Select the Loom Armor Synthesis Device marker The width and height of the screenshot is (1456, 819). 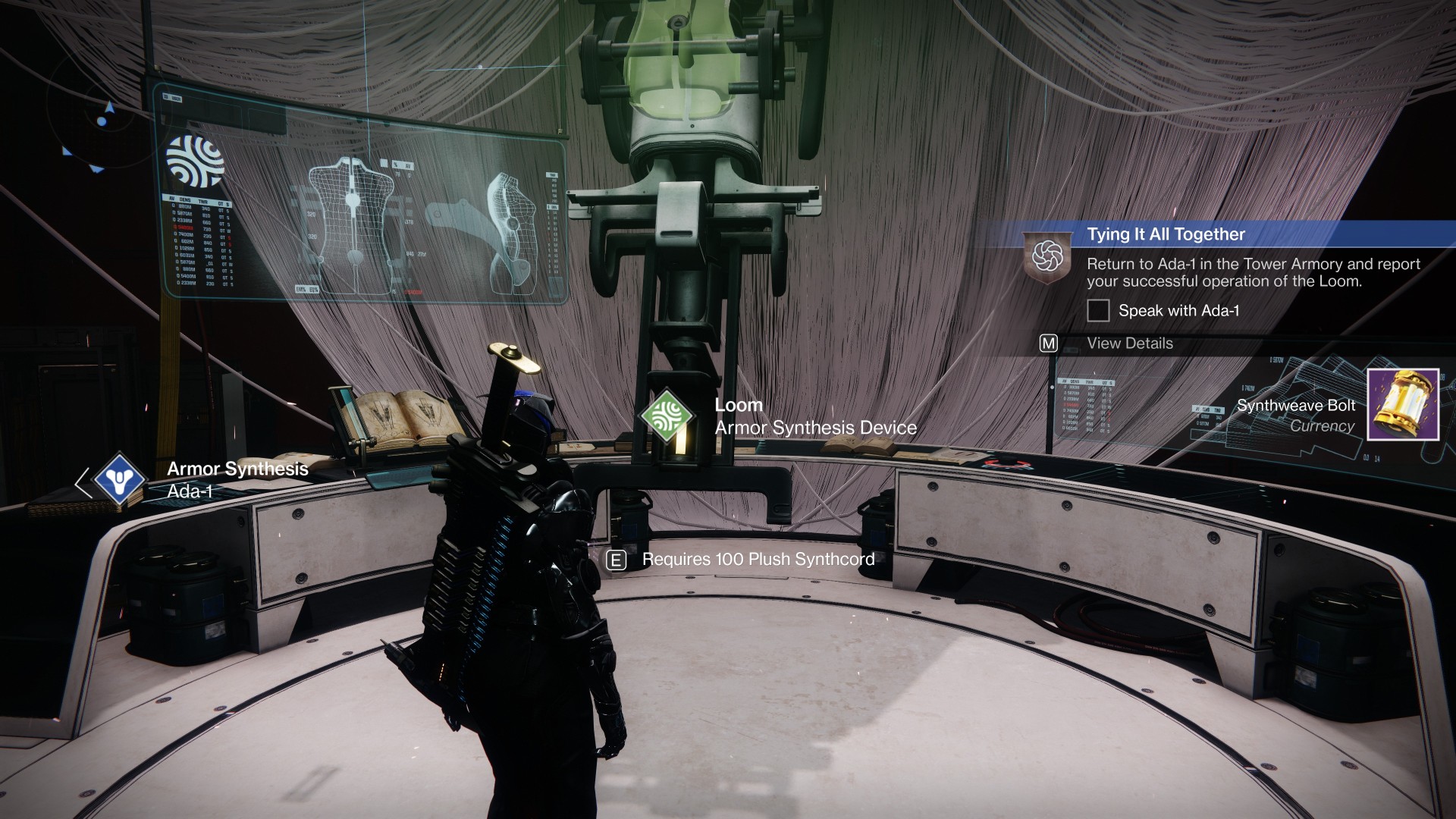click(x=667, y=416)
